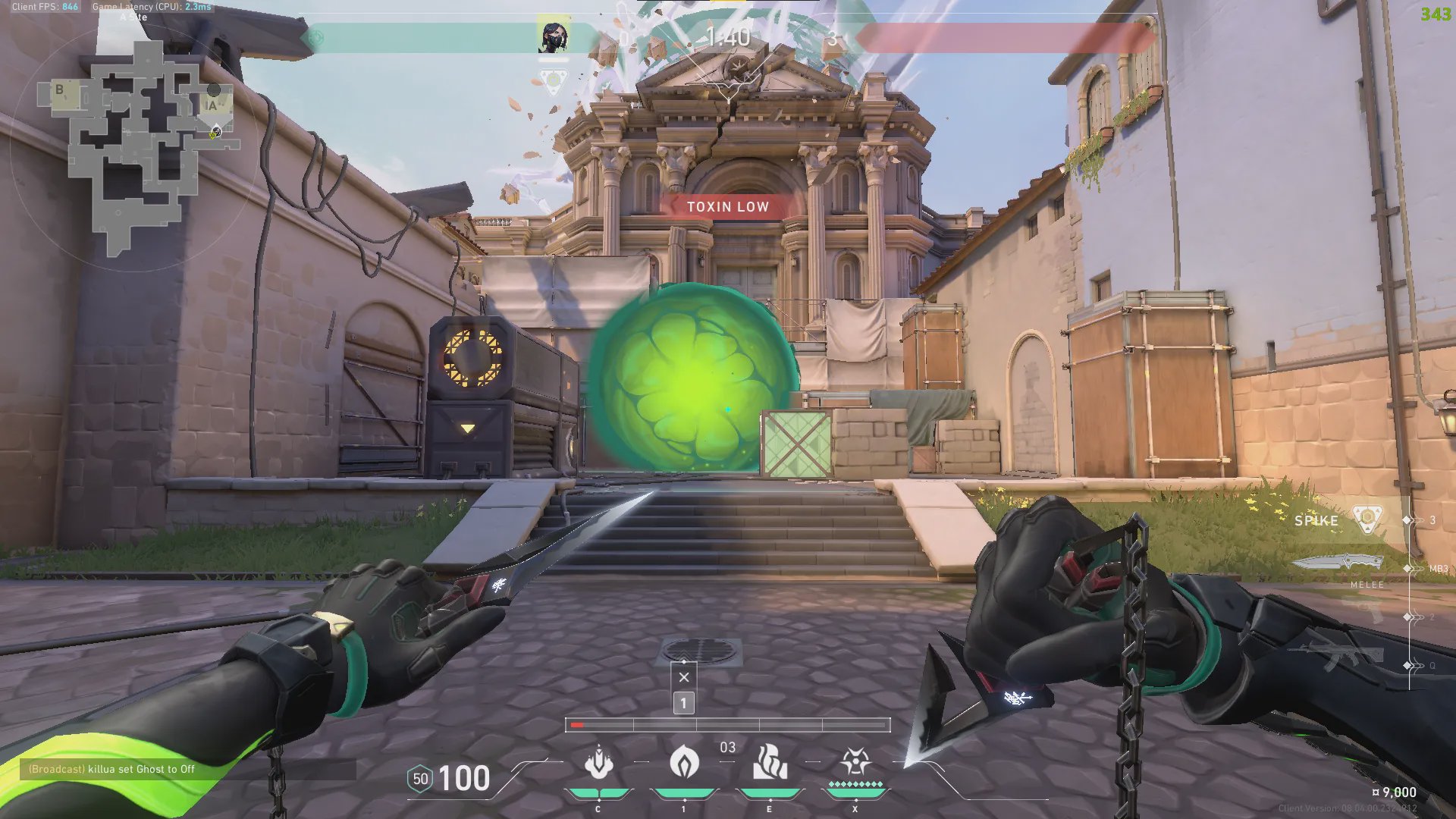Trigger the Toxic Screen ability icon
The width and height of the screenshot is (1456, 819).
[770, 762]
